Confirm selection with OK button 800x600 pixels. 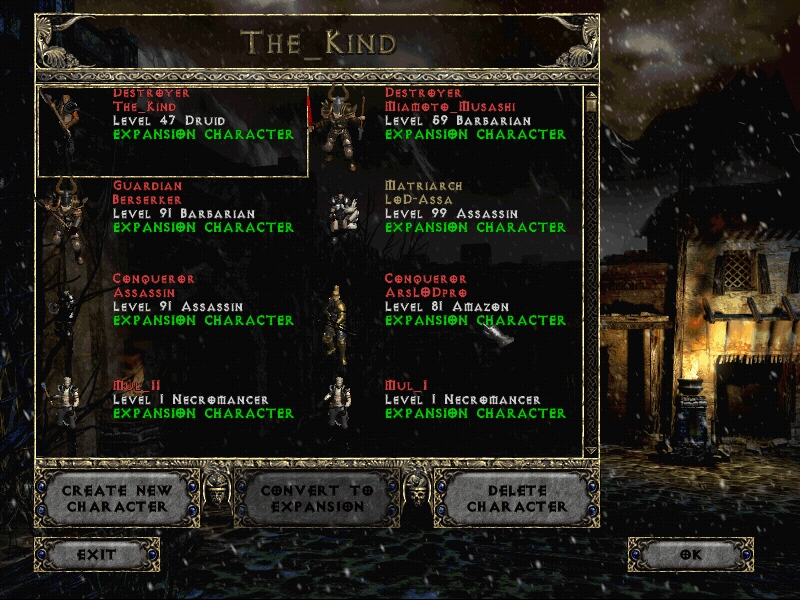click(690, 554)
